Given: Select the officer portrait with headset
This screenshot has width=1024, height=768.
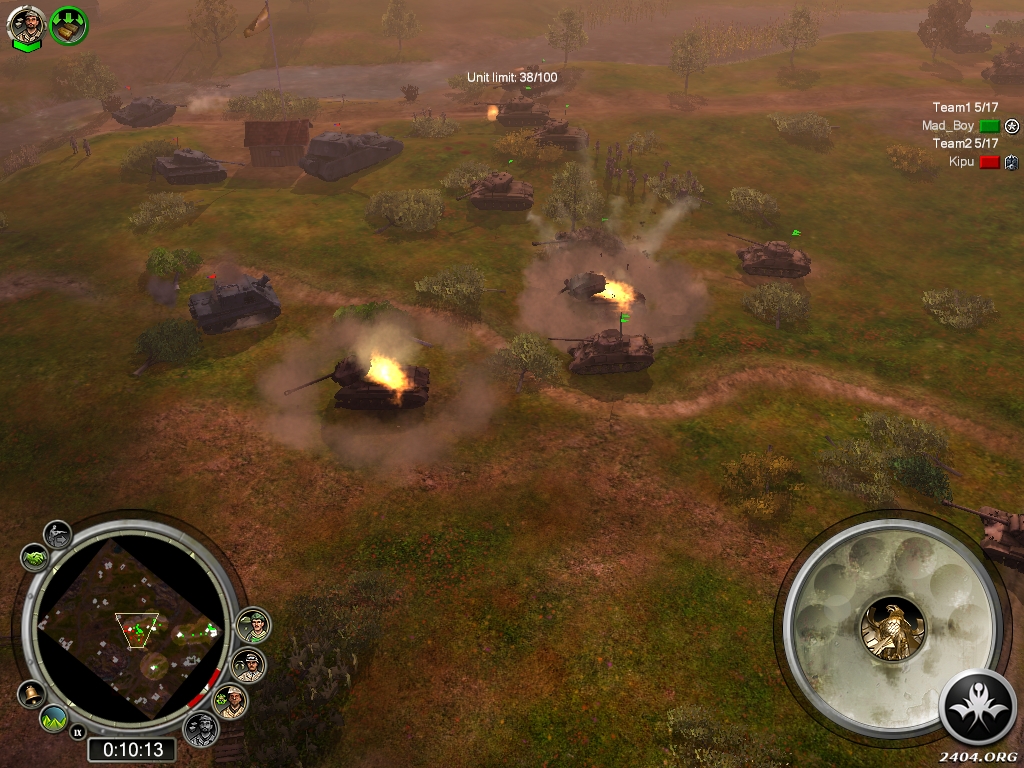Looking at the screenshot, I should (x=248, y=664).
